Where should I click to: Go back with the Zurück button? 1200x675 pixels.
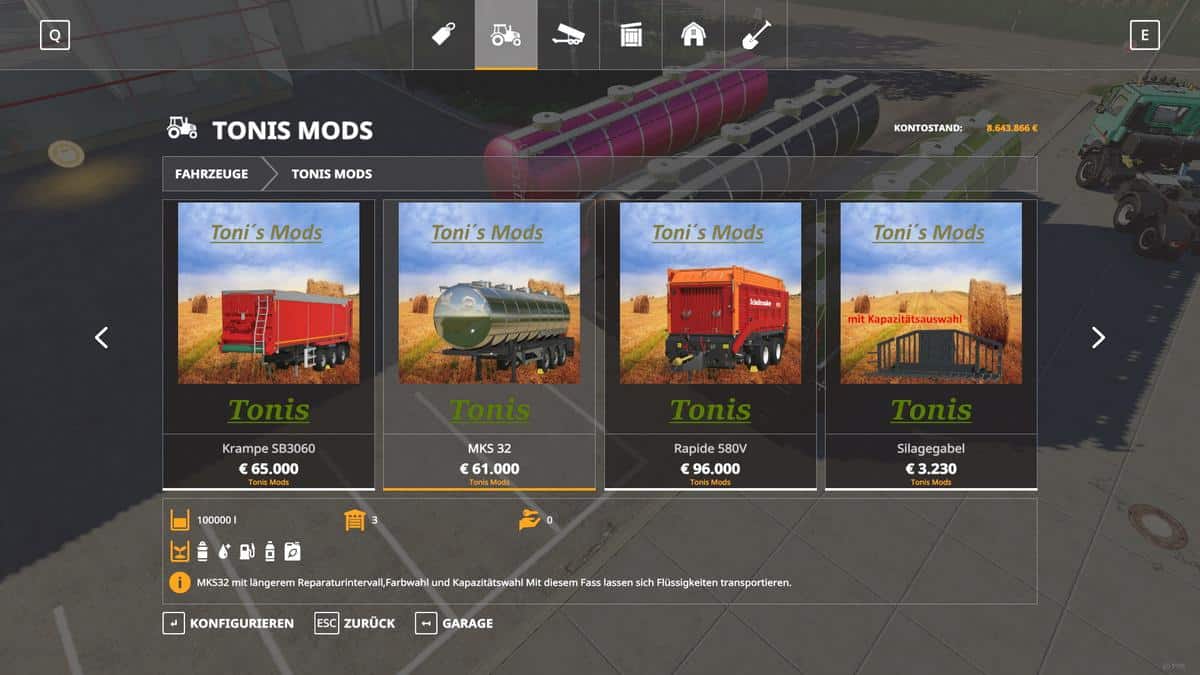[355, 623]
